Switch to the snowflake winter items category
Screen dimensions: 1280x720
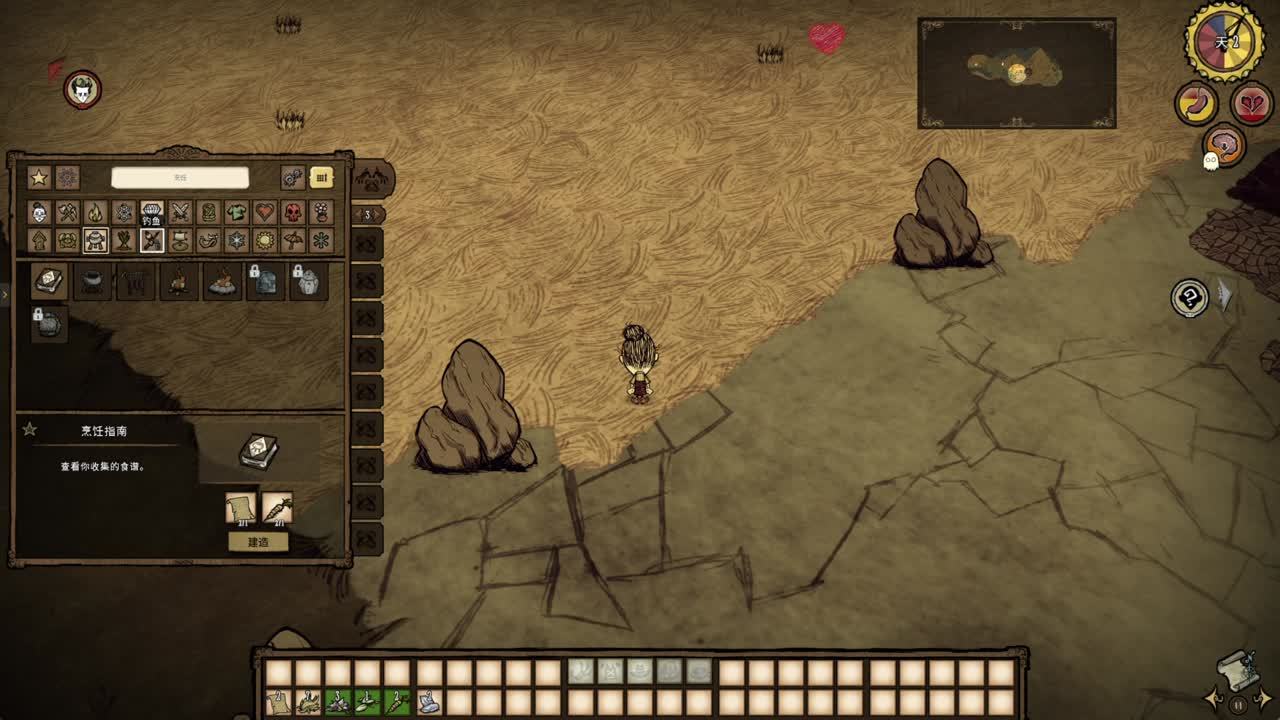236,240
